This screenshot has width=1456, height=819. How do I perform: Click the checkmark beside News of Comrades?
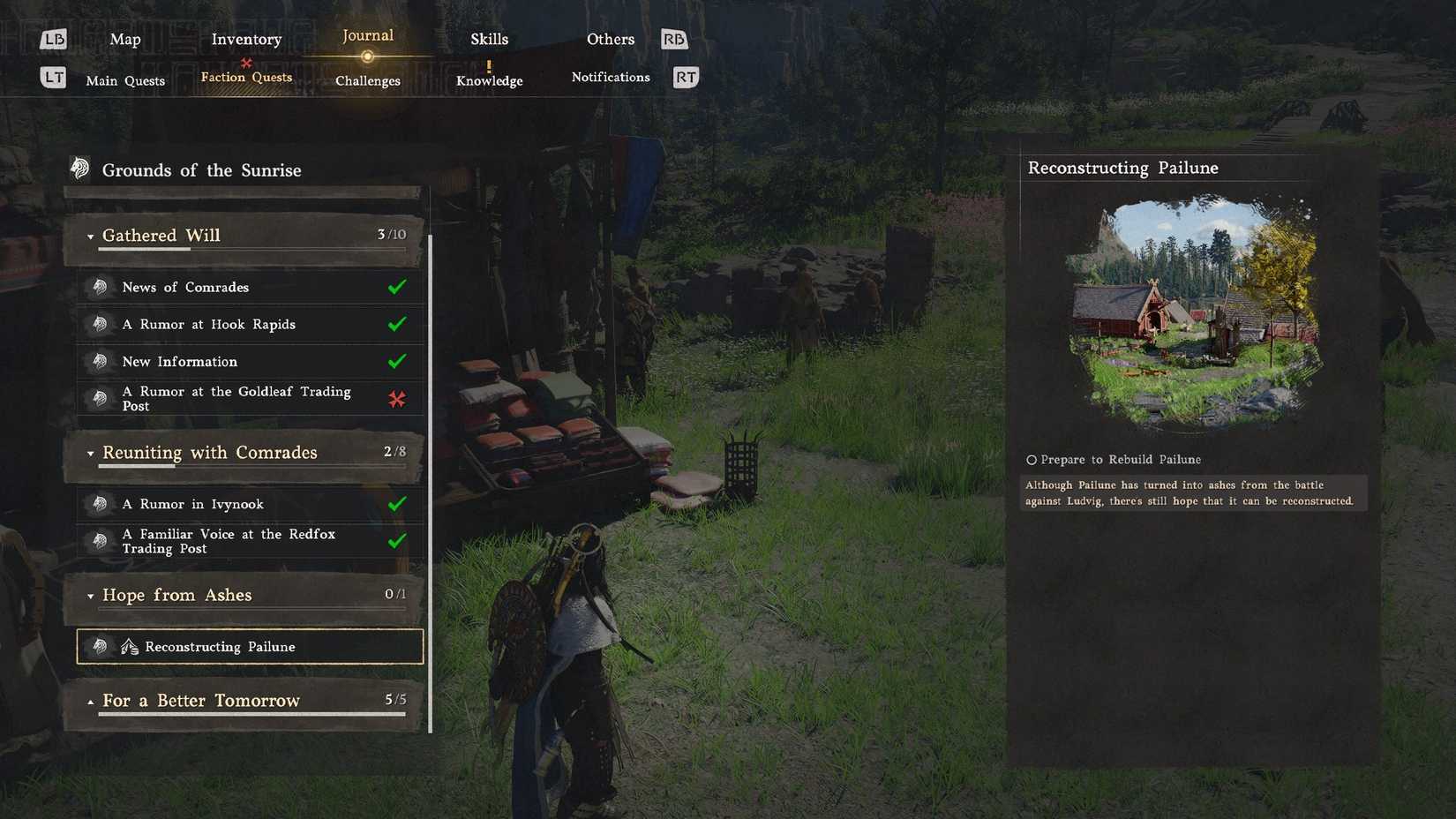398,287
